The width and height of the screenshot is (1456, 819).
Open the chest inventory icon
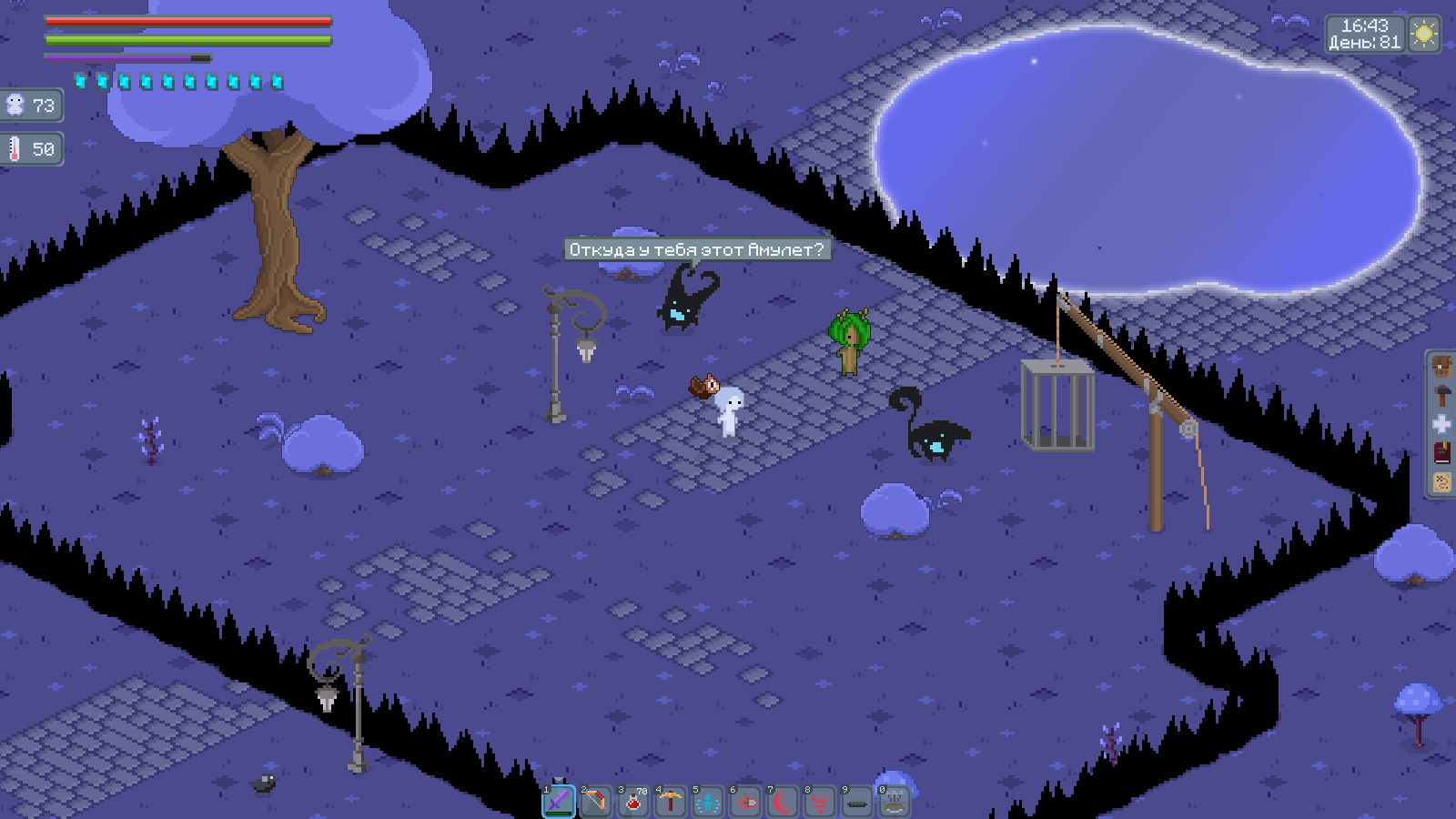tap(1442, 367)
